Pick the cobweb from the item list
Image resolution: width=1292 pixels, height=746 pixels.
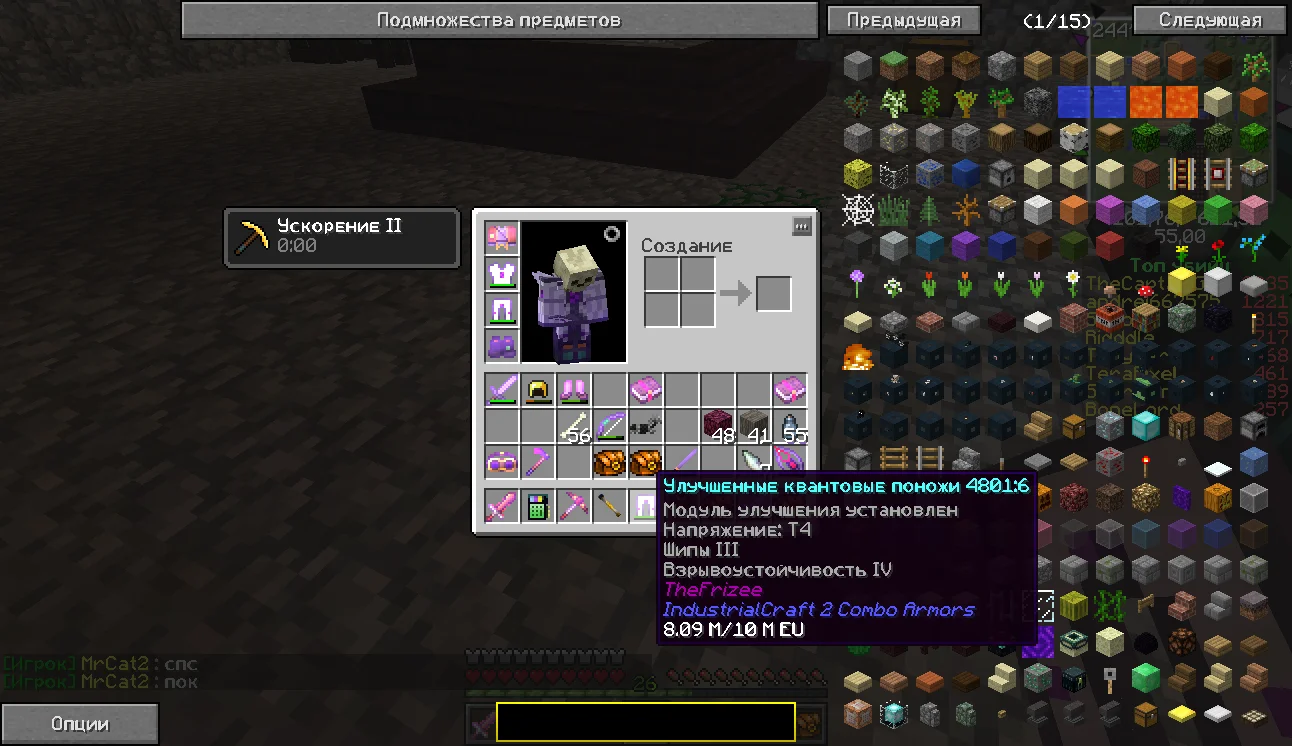pyautogui.click(x=857, y=210)
